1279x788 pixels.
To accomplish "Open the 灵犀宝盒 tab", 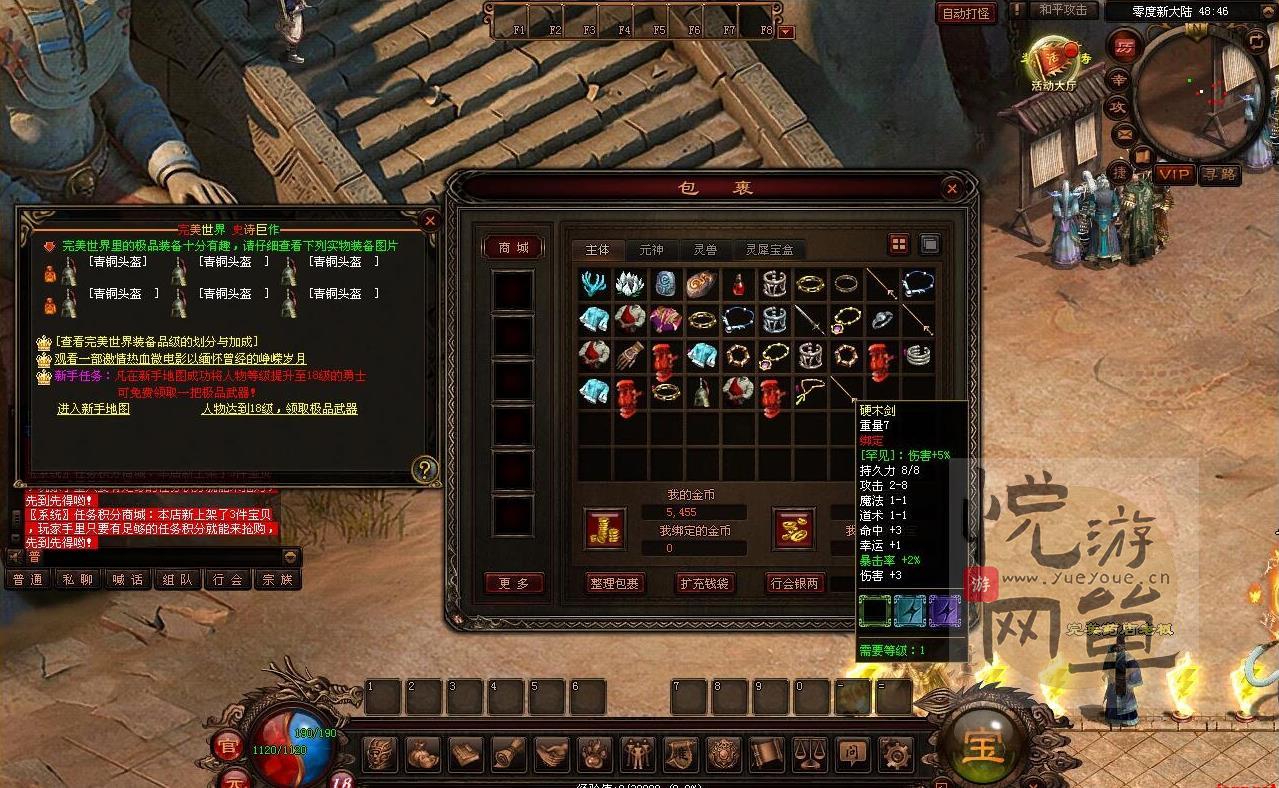I will [x=769, y=250].
